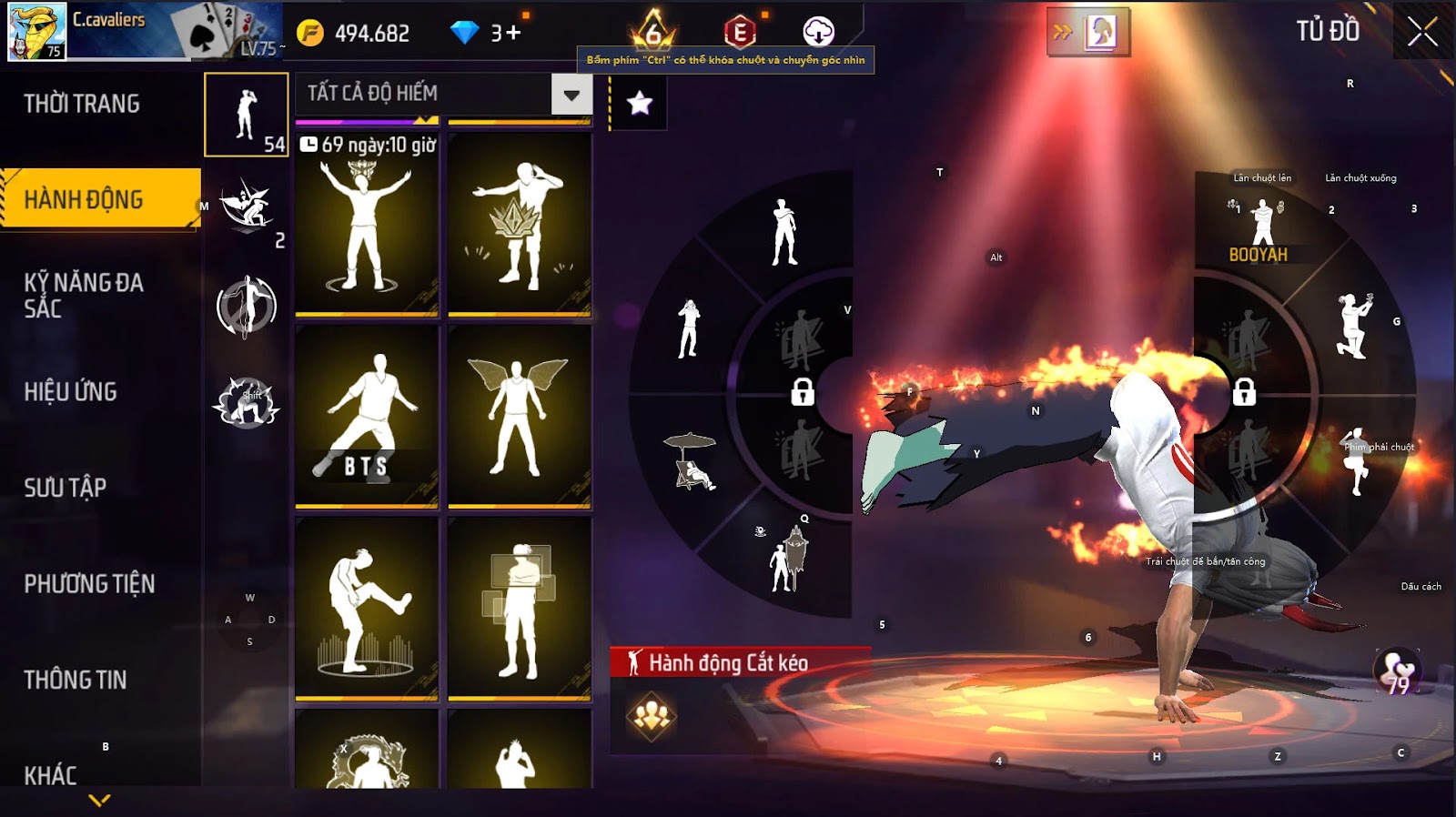The height and width of the screenshot is (817, 1456).
Task: Close the Tủ Đồ wardrobe screen
Action: pyautogui.click(x=1422, y=33)
